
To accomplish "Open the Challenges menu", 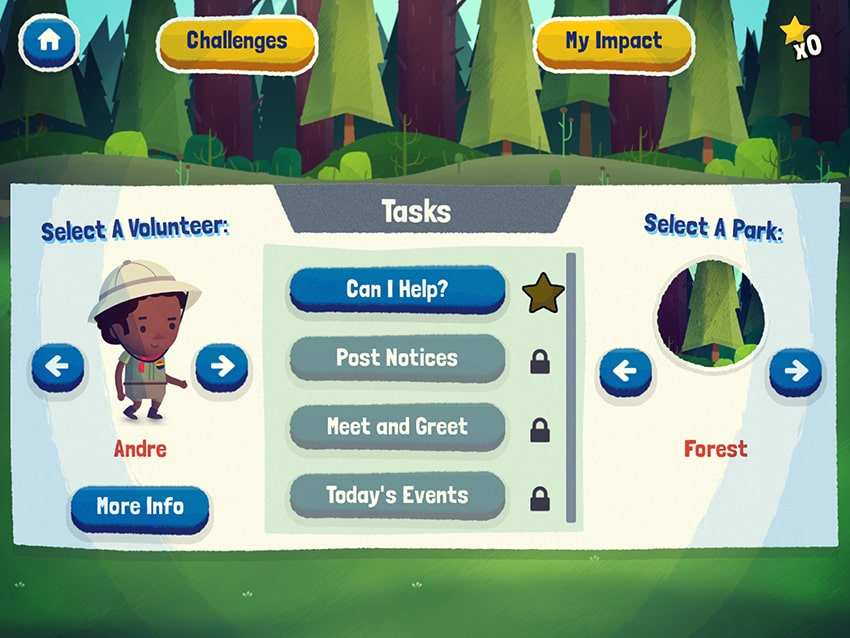I will (x=237, y=42).
